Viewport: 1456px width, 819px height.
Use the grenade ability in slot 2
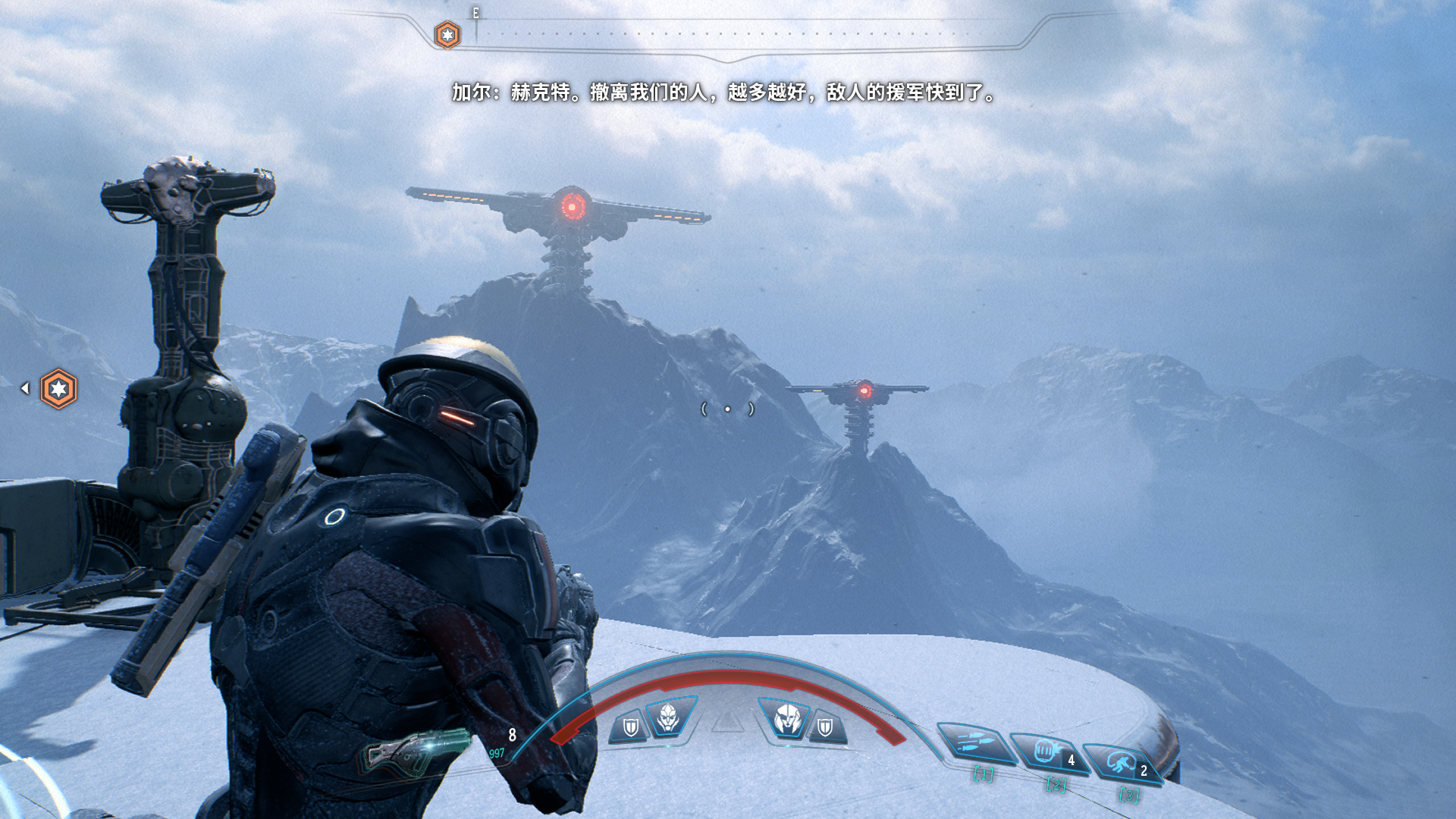(x=1050, y=752)
